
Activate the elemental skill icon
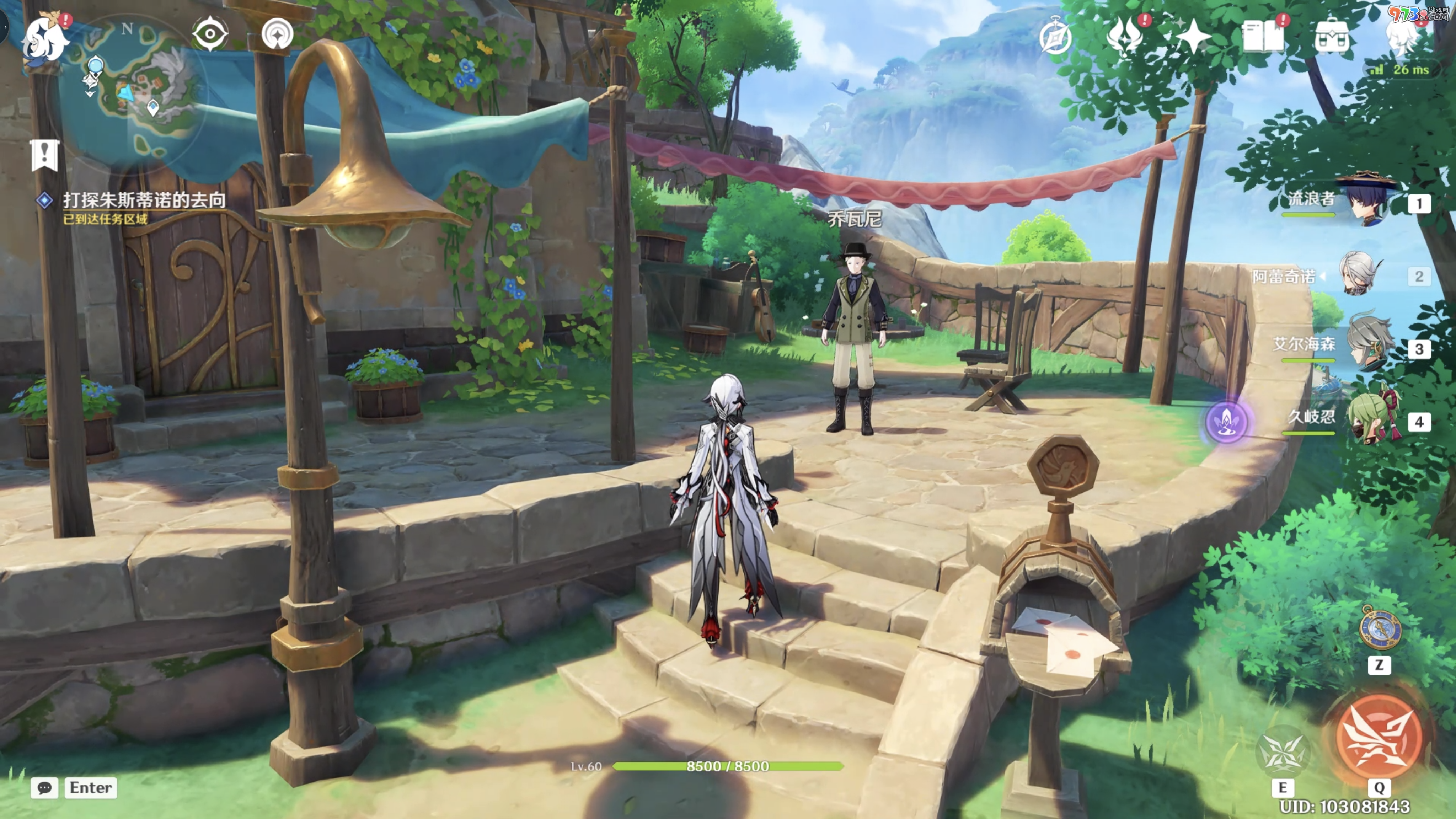[1282, 753]
